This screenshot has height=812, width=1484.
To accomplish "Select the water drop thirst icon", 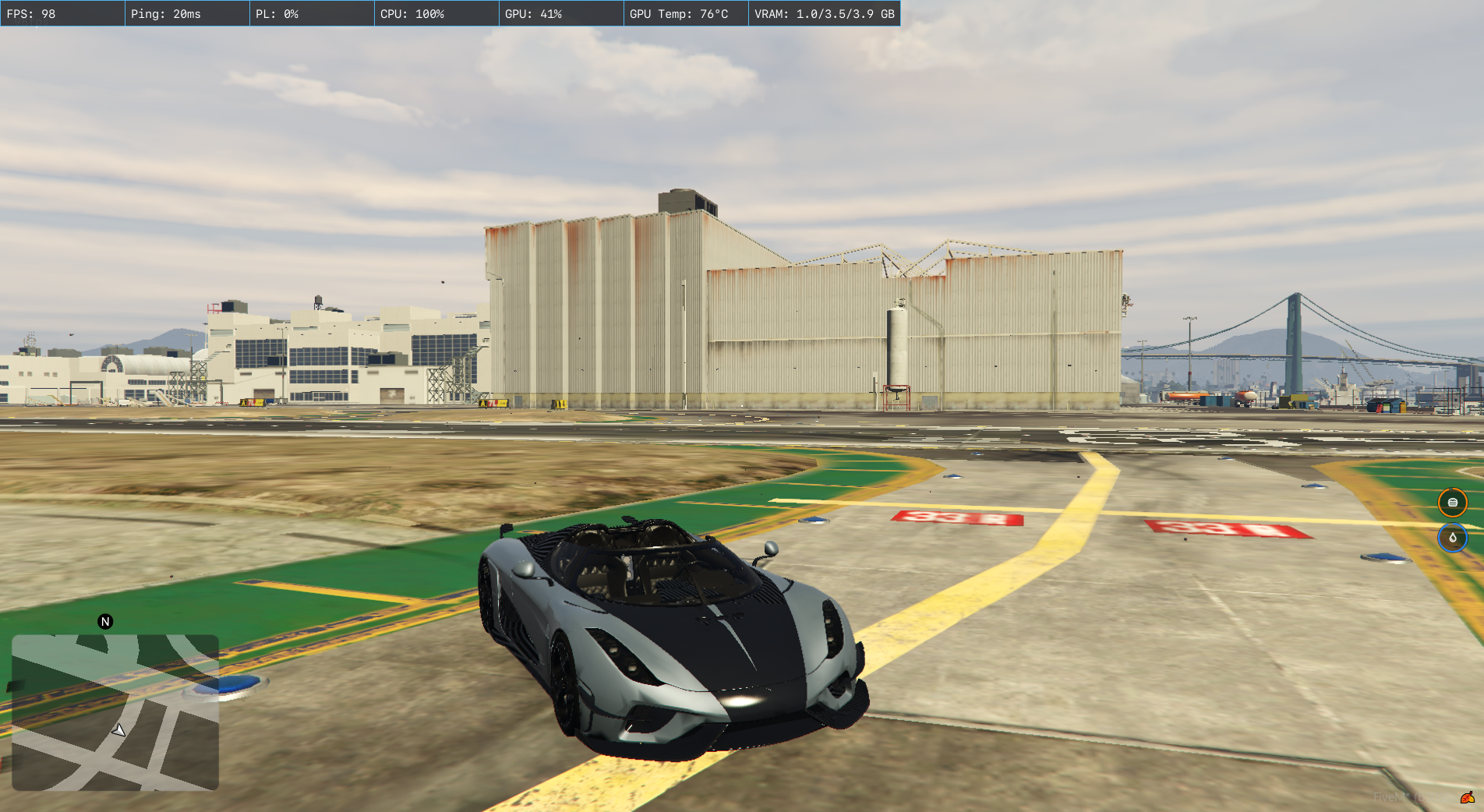I will click(1452, 538).
